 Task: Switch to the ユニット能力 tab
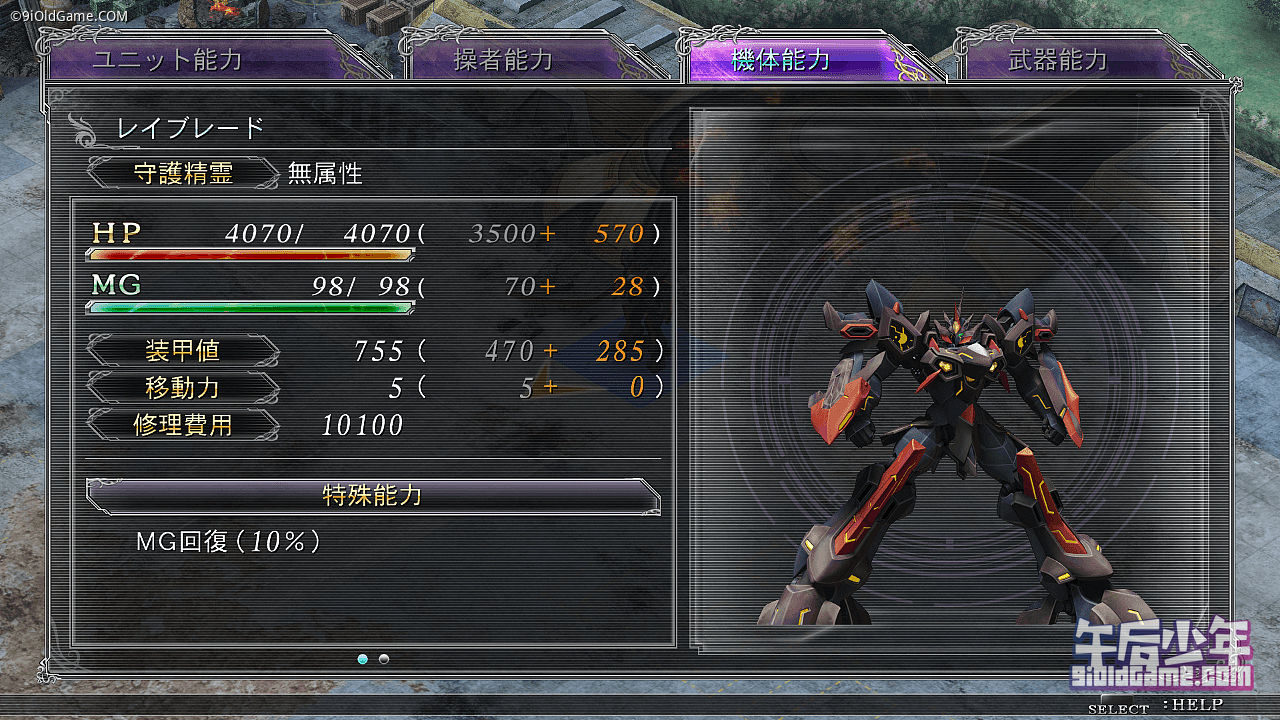(x=168, y=60)
